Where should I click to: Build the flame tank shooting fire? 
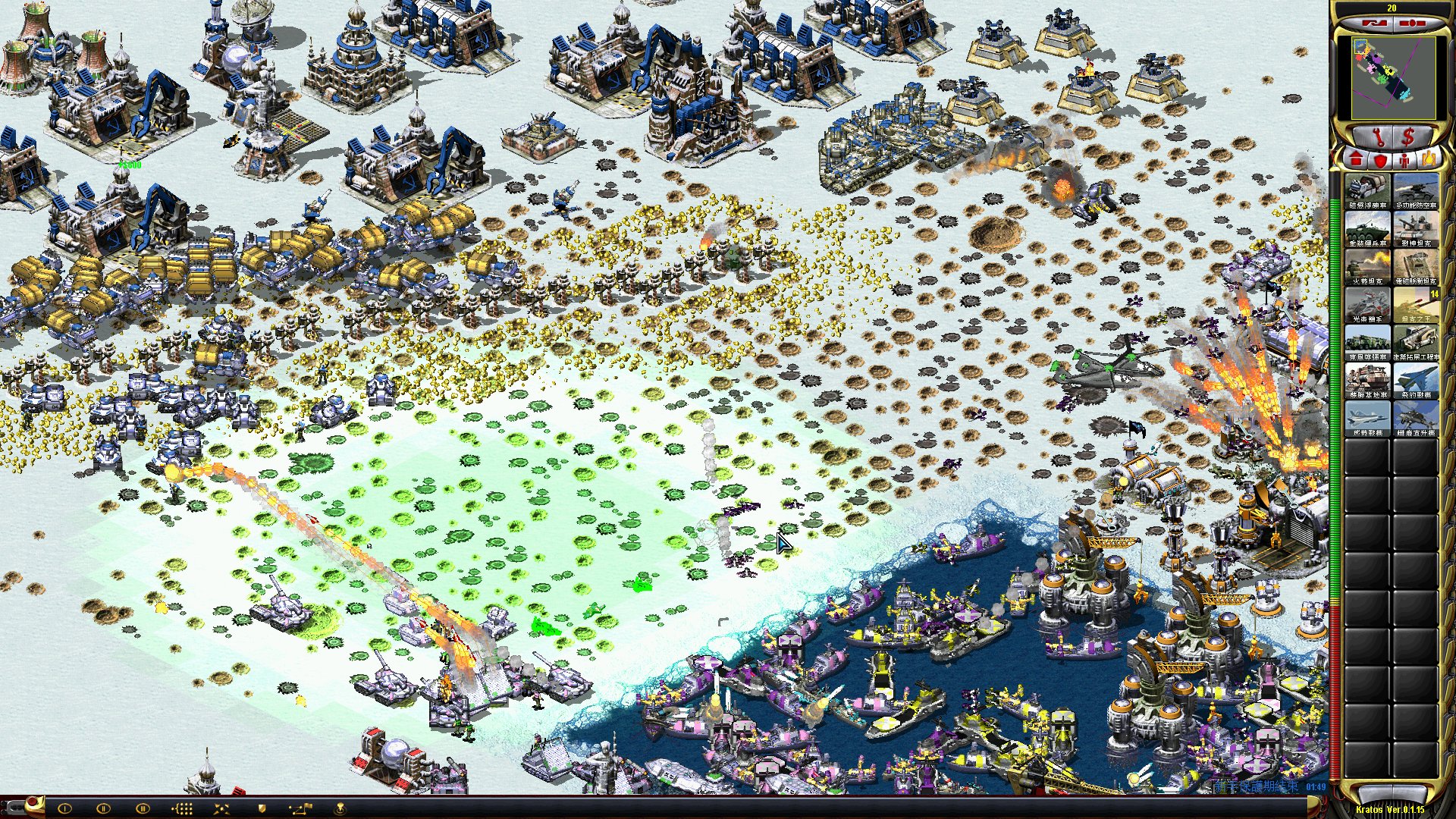pos(1367,266)
